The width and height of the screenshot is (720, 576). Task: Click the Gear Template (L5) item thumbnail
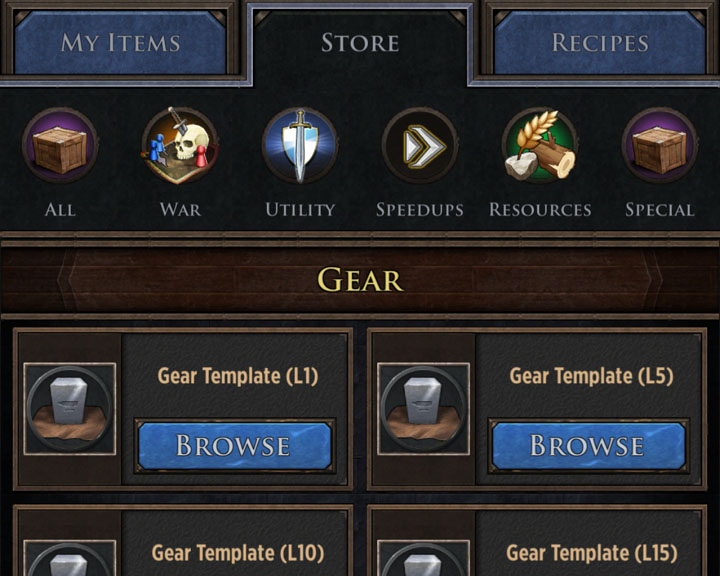[x=424, y=408]
